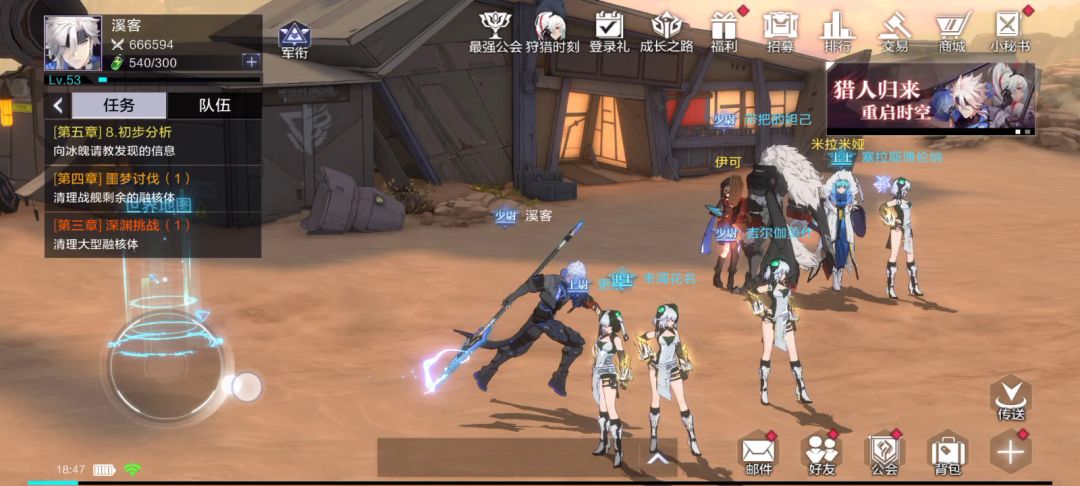Tap the 猎人归来 event banner
The height and width of the screenshot is (486, 1080).
coord(930,98)
